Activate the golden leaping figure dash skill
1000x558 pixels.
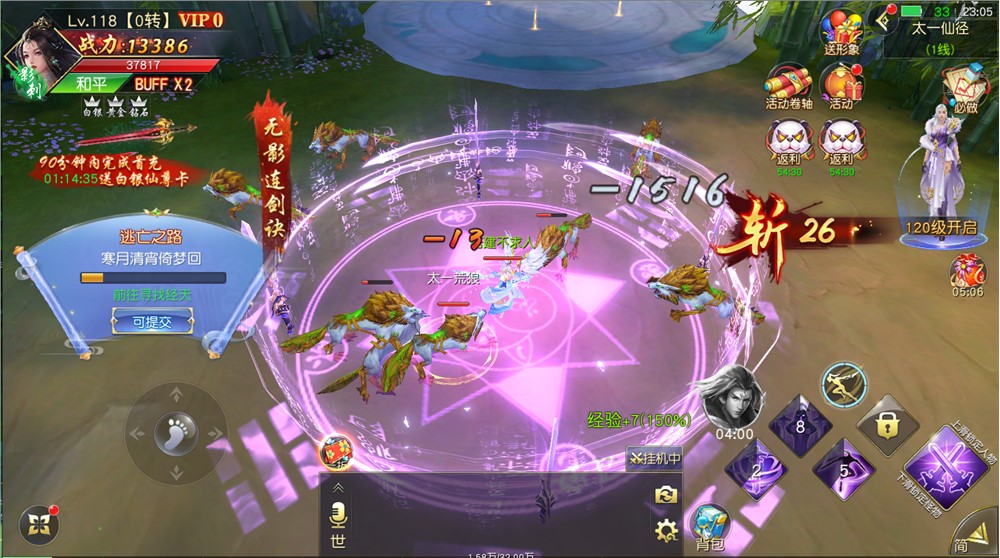(x=842, y=384)
